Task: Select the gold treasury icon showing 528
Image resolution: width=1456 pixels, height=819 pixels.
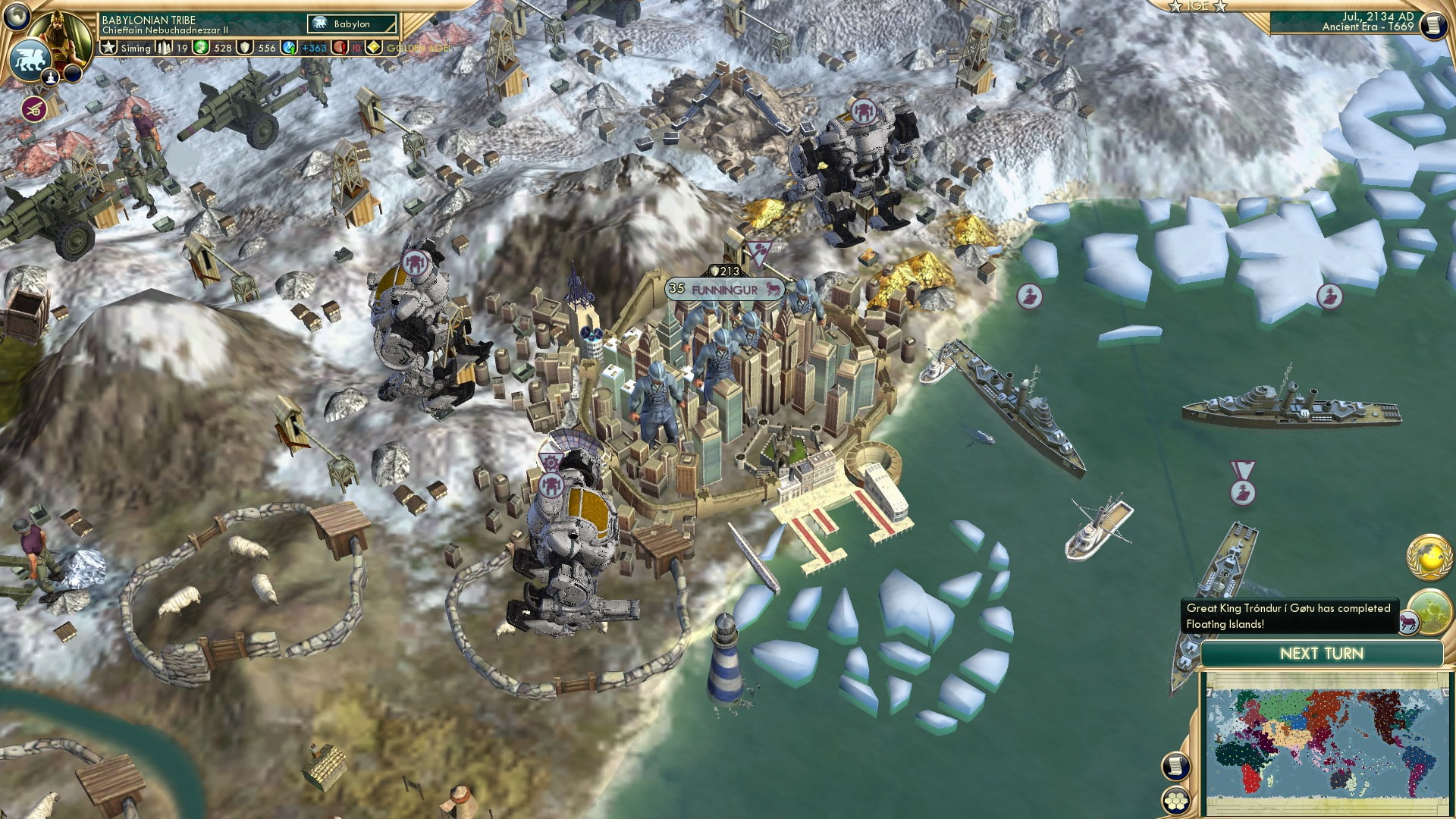Action: tap(199, 48)
